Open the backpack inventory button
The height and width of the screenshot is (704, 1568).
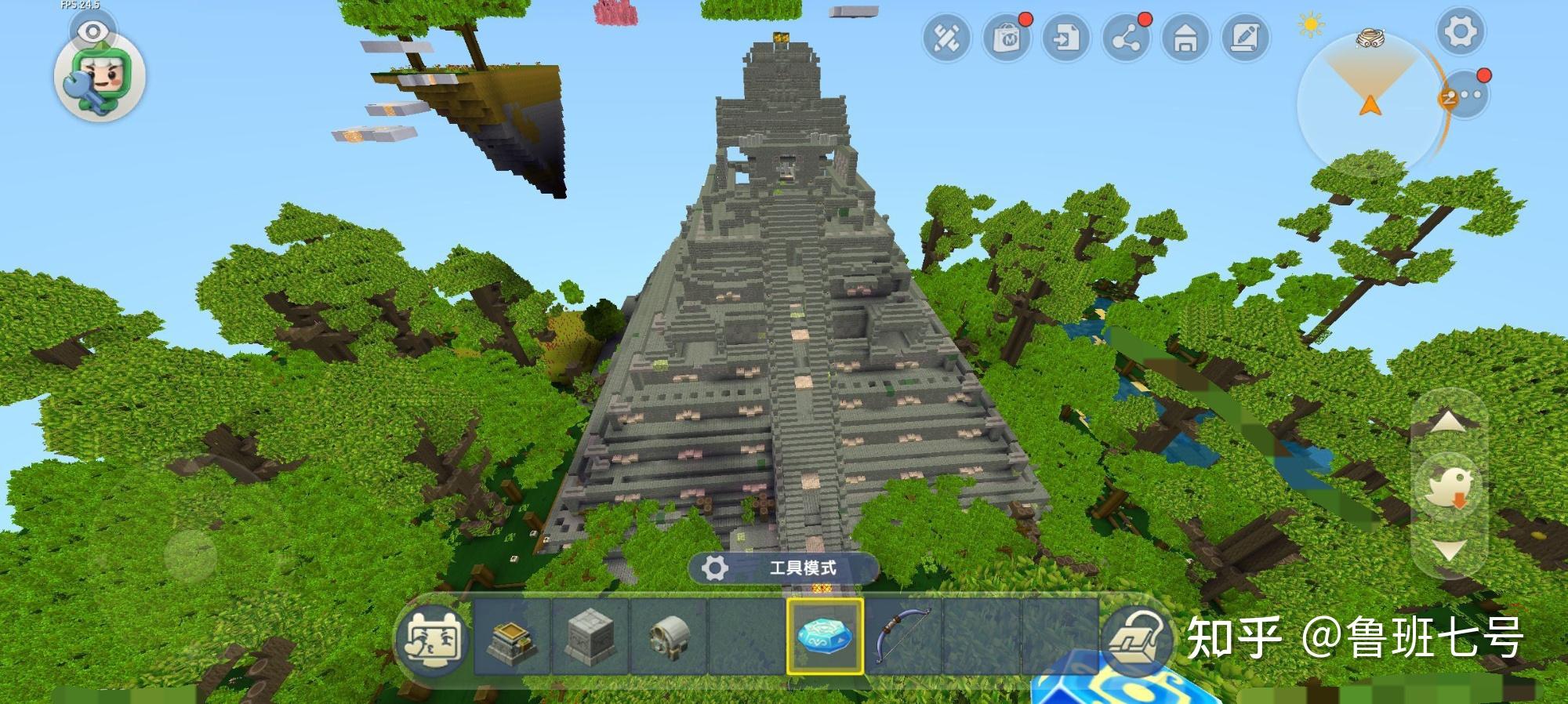coord(1138,639)
